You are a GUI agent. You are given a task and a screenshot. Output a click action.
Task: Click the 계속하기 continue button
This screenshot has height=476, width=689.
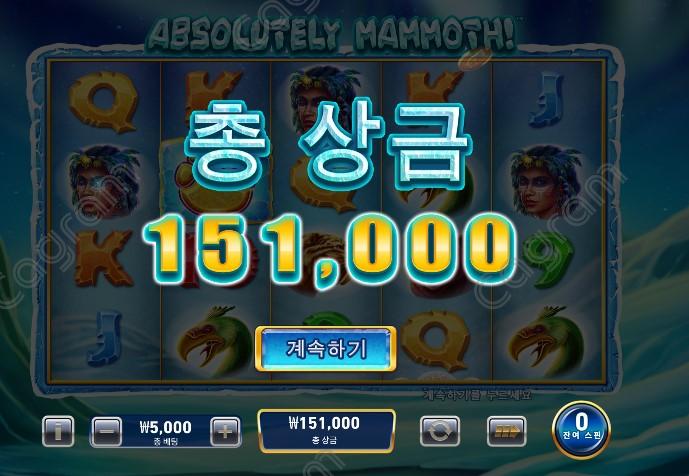tap(326, 348)
